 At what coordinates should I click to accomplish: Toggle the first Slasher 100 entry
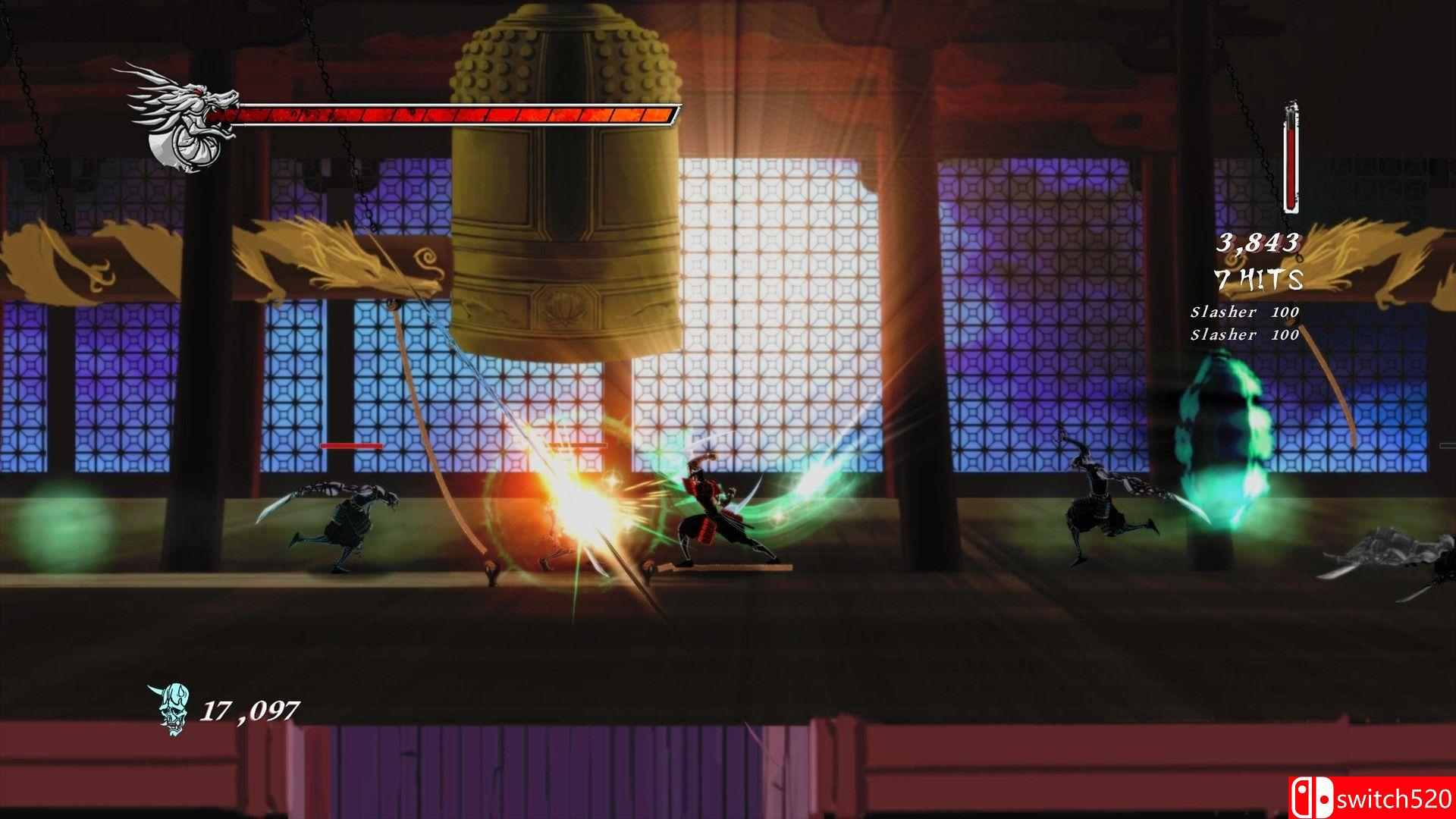(1244, 309)
